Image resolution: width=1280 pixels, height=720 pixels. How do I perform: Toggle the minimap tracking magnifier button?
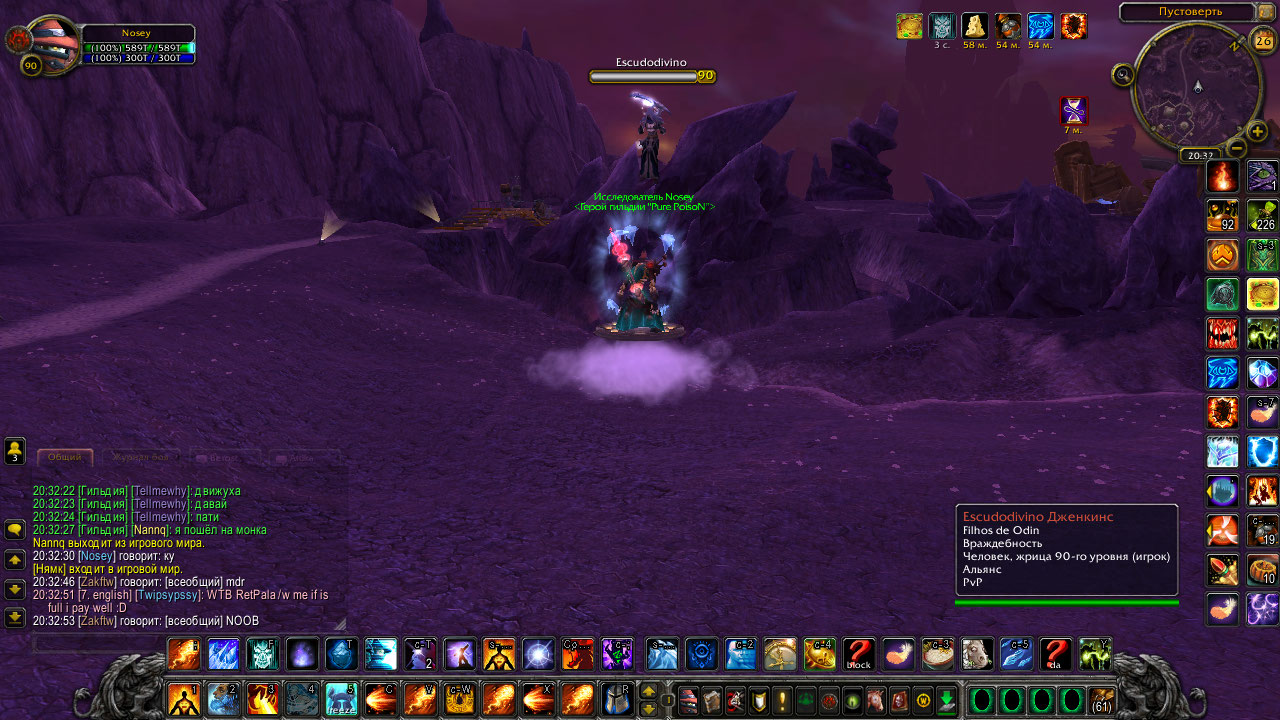tap(1123, 74)
